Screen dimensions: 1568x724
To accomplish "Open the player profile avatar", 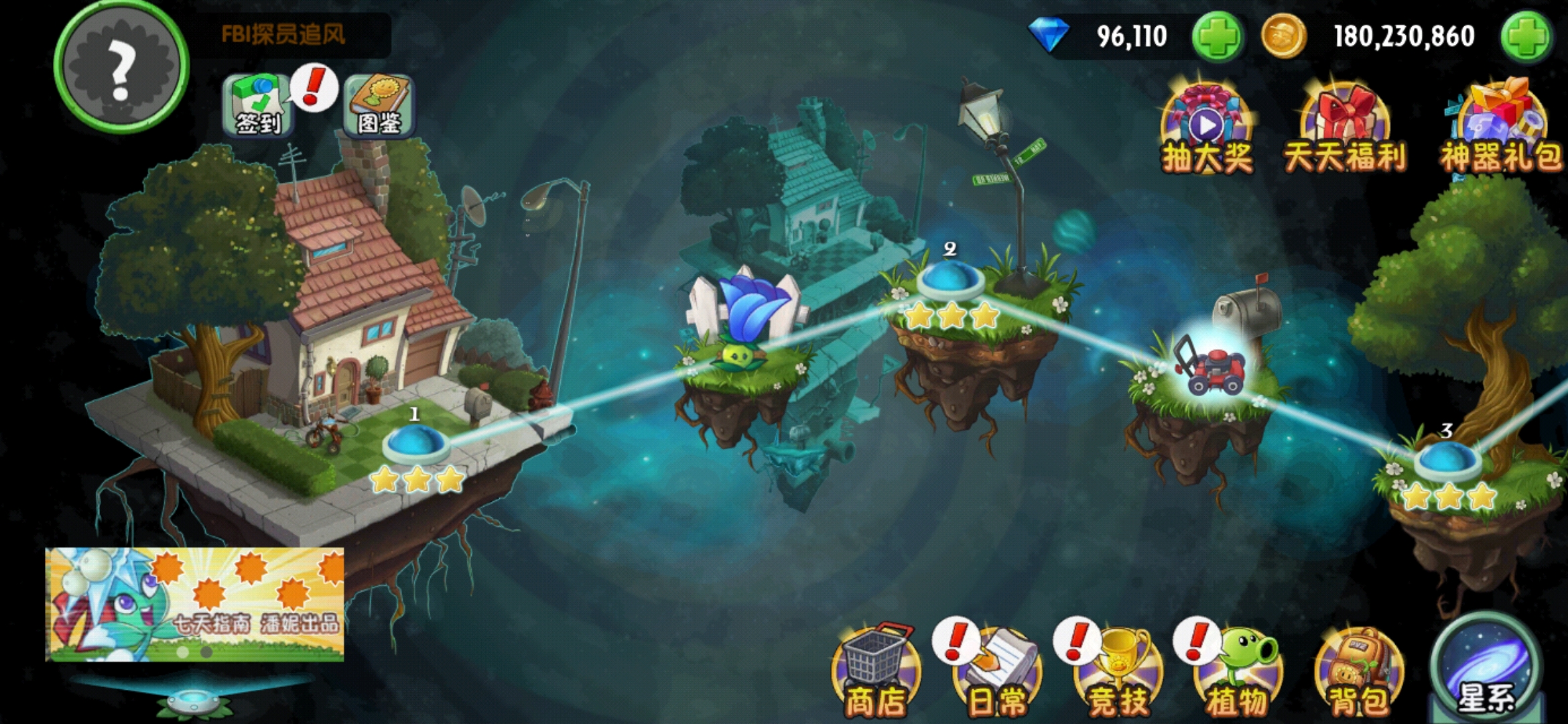I will pyautogui.click(x=121, y=66).
